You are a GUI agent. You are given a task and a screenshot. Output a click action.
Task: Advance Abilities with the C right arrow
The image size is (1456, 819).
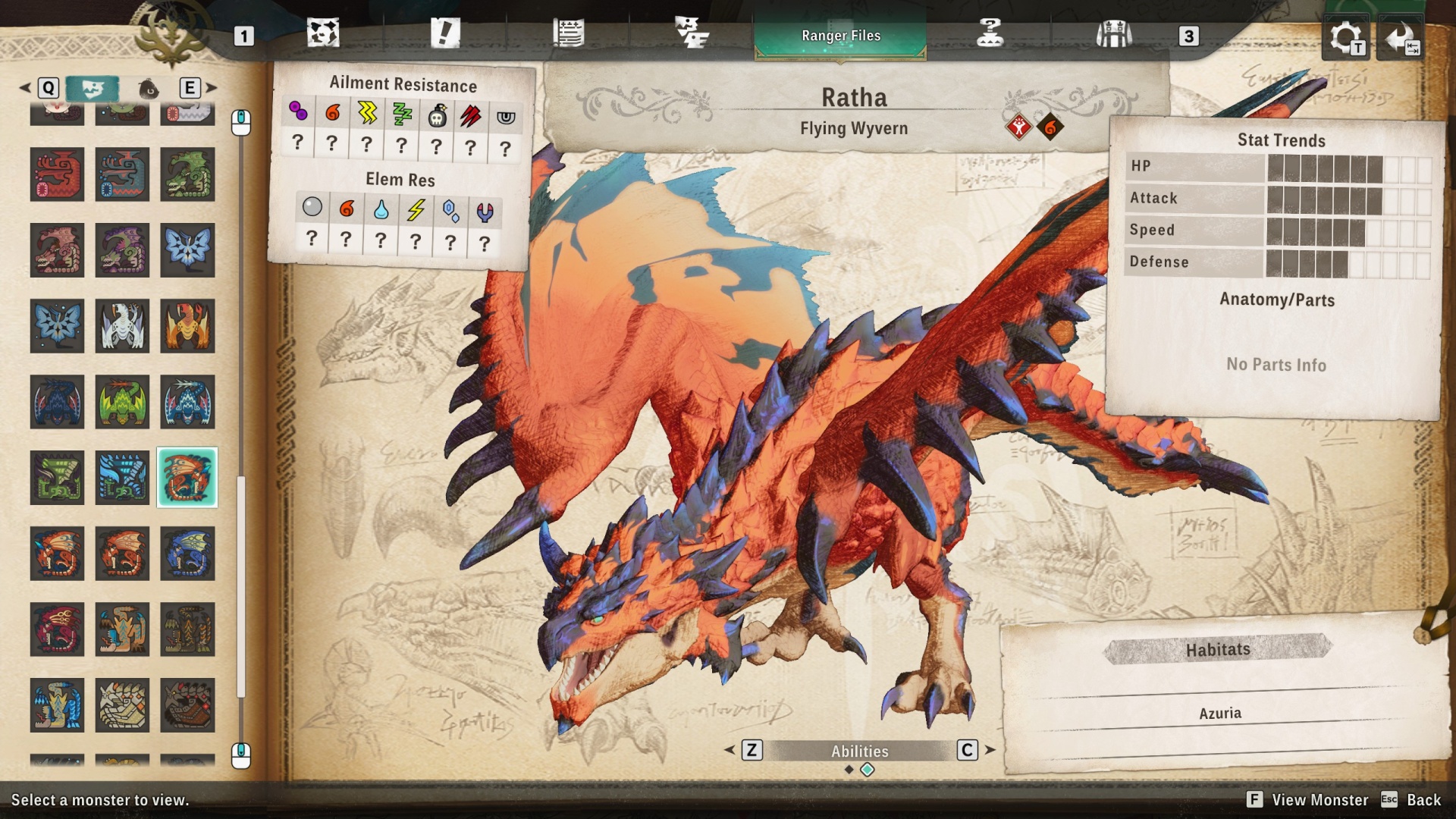click(x=967, y=752)
